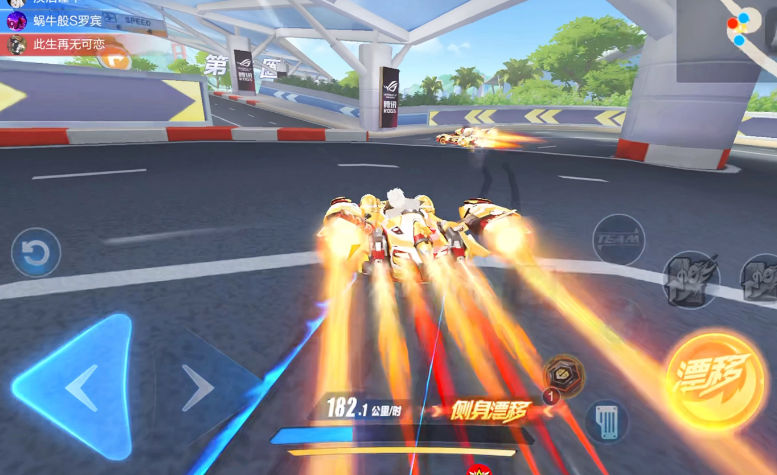Image resolution: width=777 pixels, height=475 pixels.
Task: Select player 蜗牛般S罗宾 in the ranking list
Action: pos(60,21)
